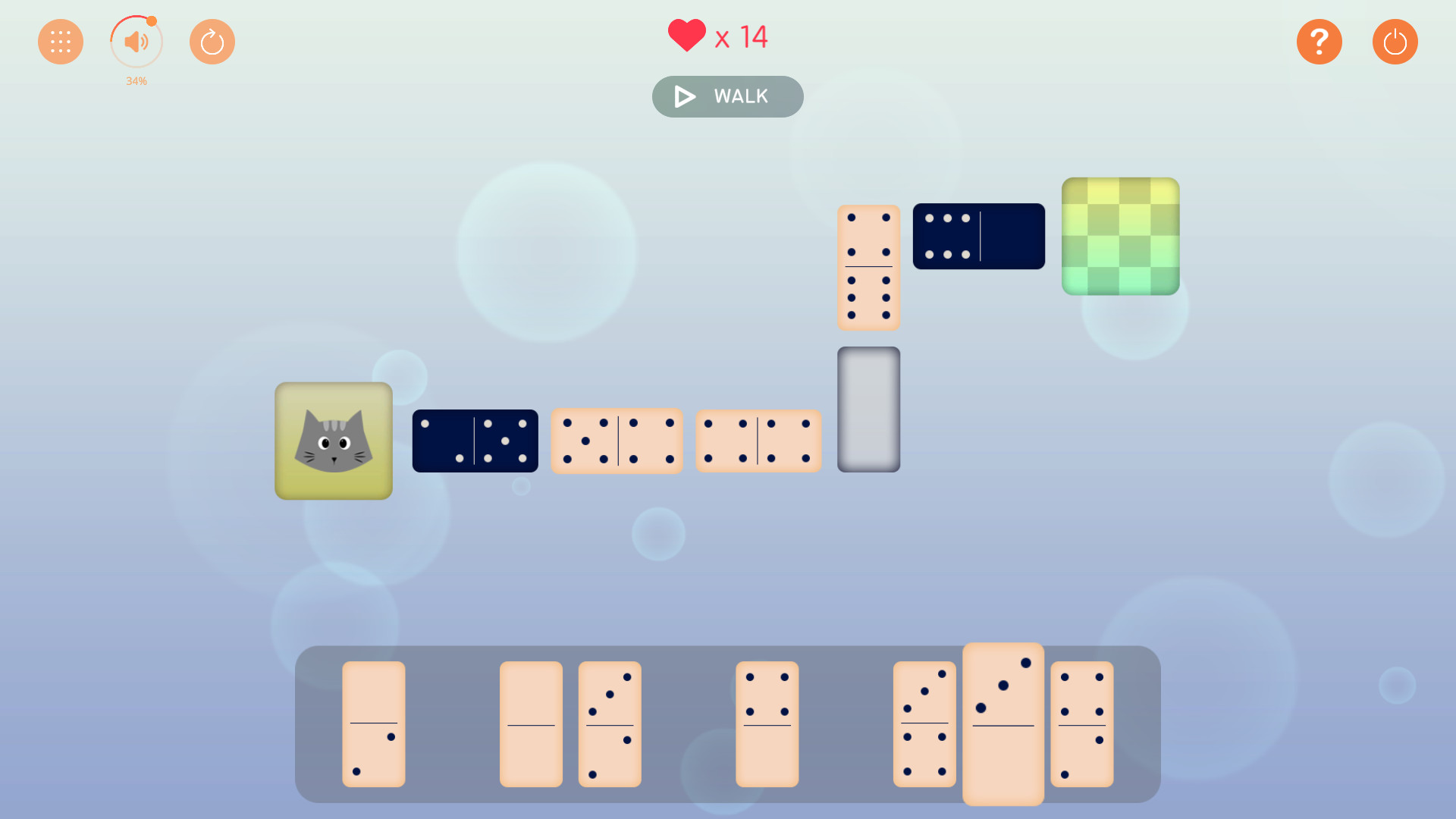1456x819 pixels.
Task: Select the dark domino next to the cat
Action: tap(475, 441)
